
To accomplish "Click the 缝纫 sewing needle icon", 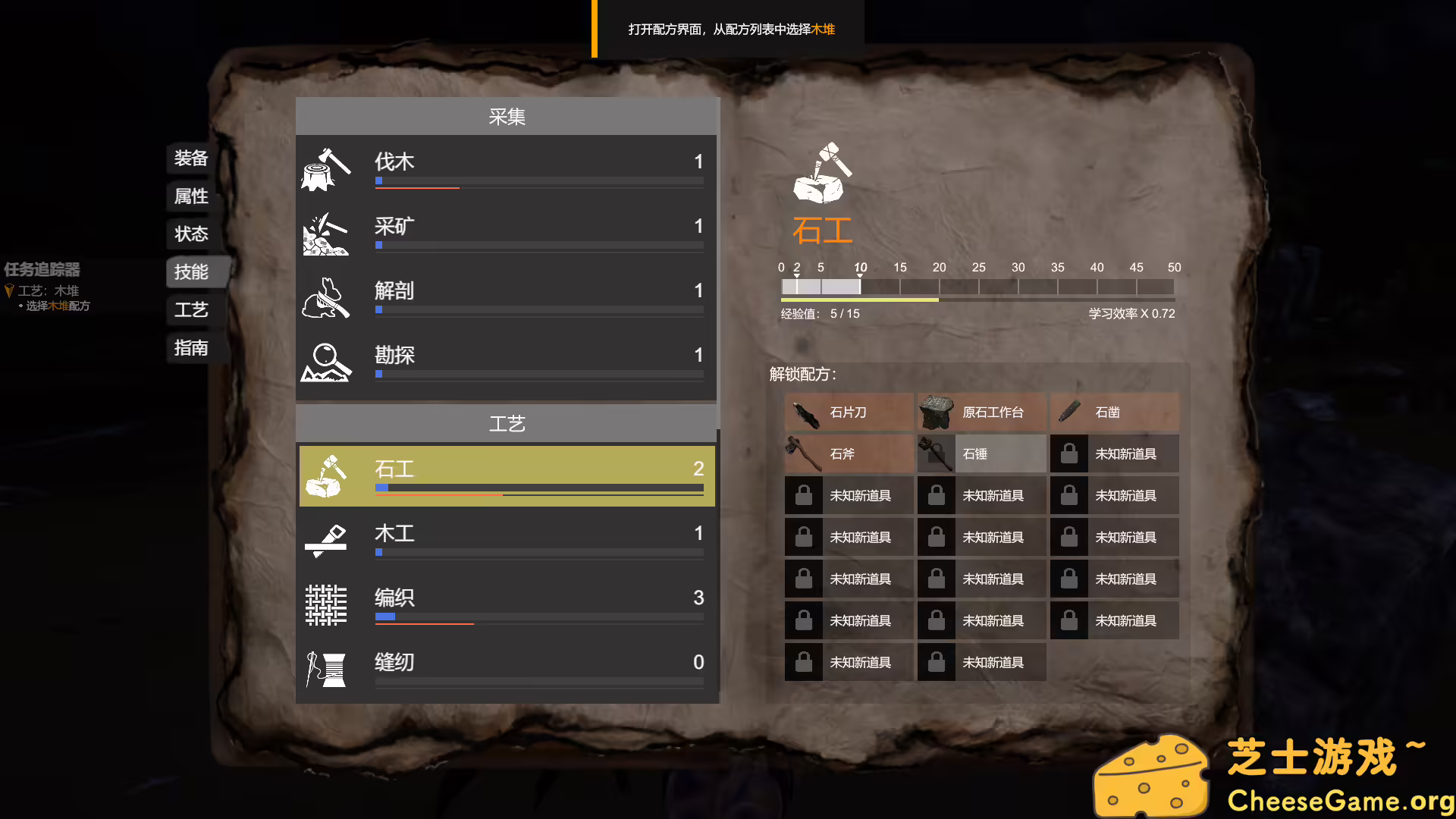I will click(x=325, y=669).
